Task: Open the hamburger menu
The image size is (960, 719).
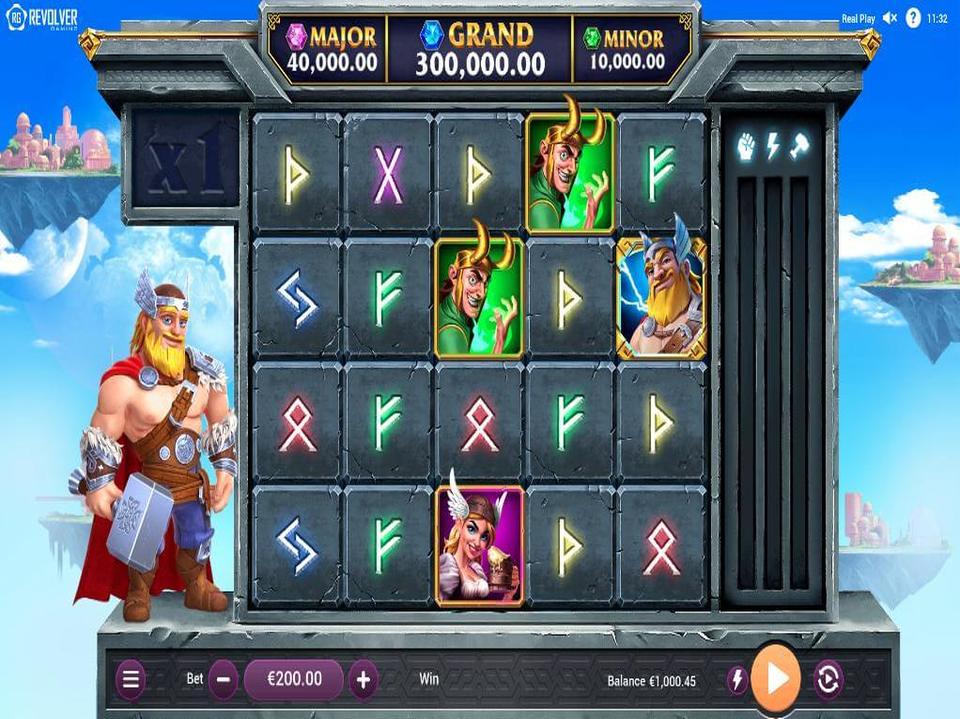Action: click(x=130, y=680)
